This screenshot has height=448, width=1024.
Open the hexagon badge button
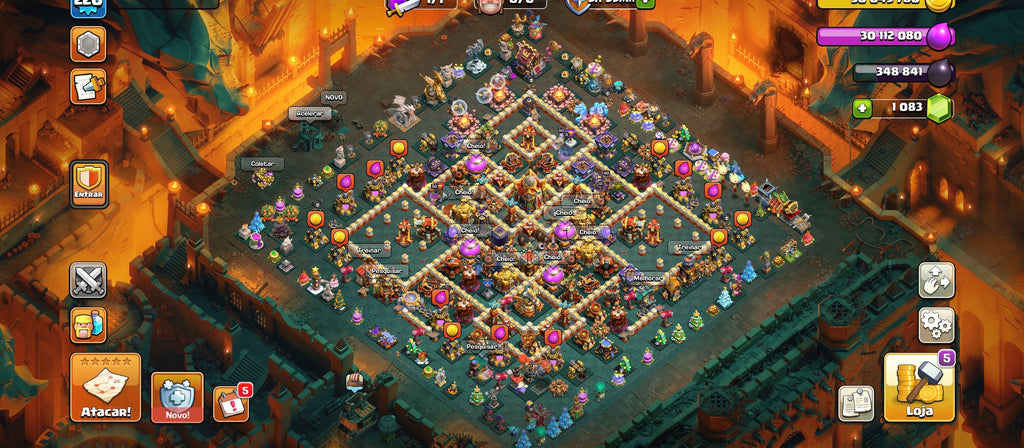pyautogui.click(x=88, y=44)
